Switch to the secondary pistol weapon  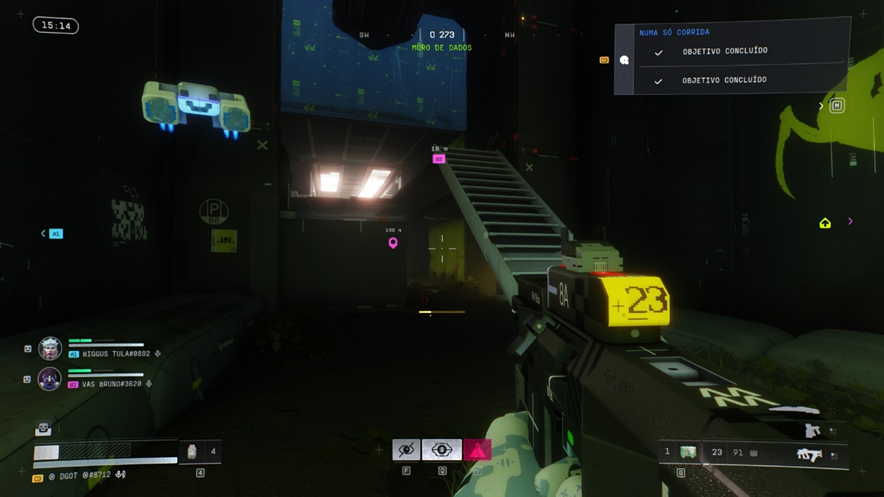pos(812,431)
